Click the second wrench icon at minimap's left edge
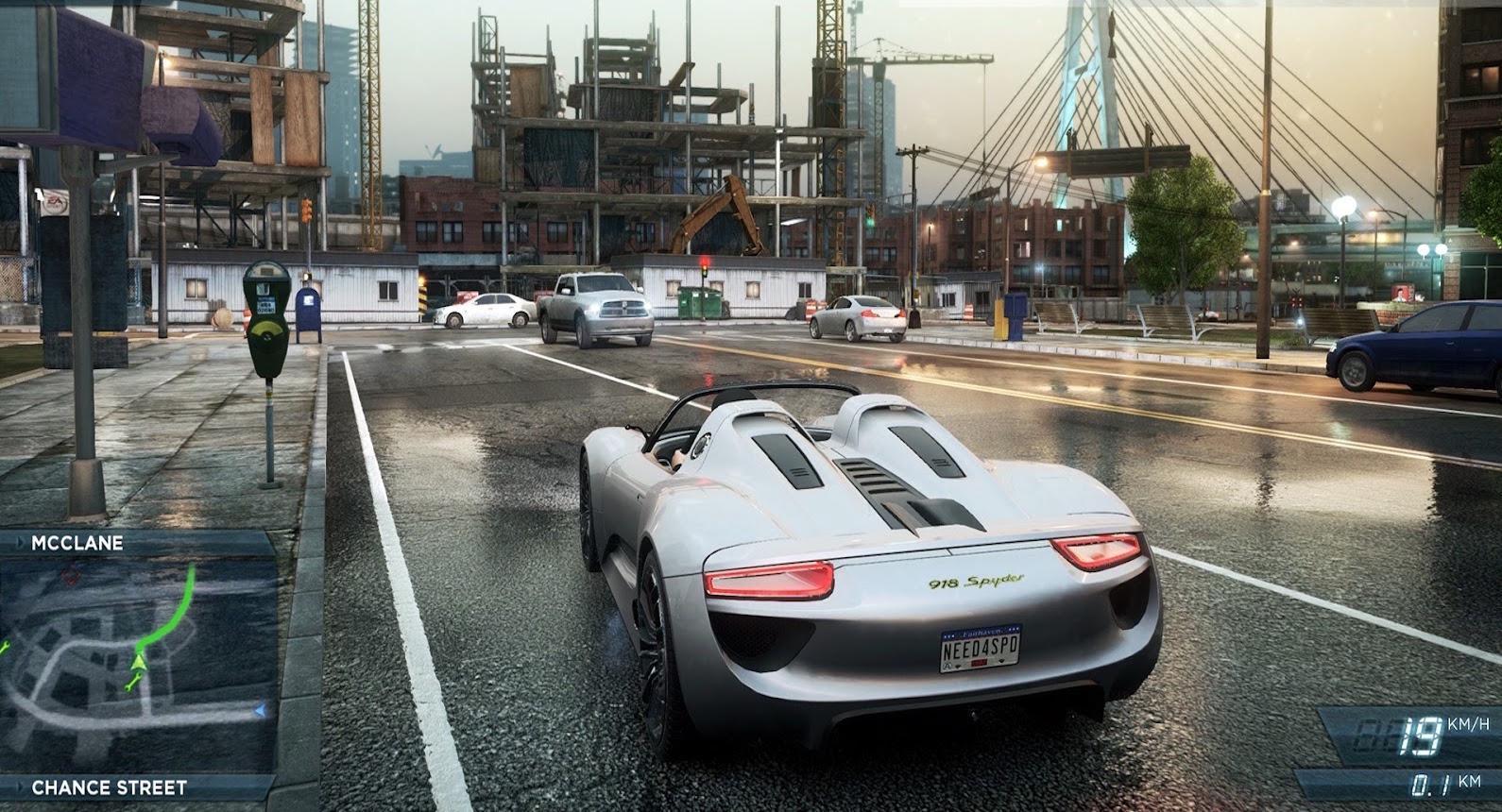The height and width of the screenshot is (812, 1502). click(4, 649)
